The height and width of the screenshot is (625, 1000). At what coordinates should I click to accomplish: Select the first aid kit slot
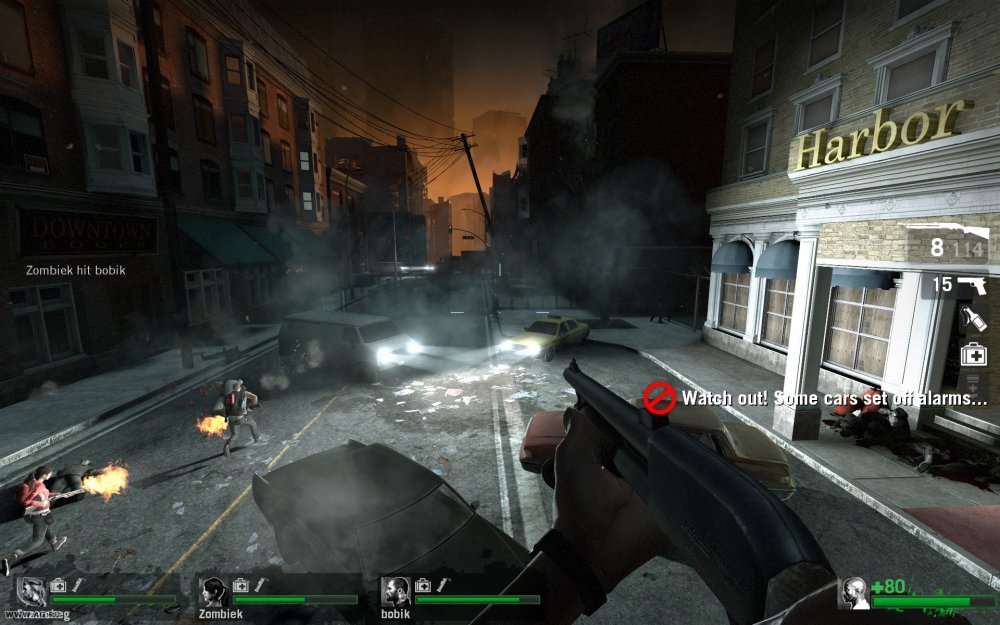(973, 353)
